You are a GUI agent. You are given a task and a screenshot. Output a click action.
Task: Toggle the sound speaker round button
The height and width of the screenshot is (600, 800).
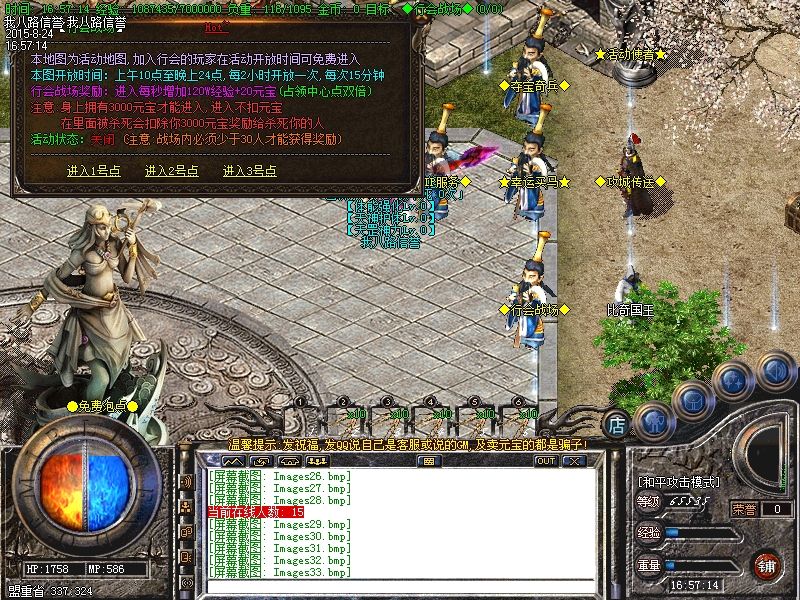coord(776,371)
